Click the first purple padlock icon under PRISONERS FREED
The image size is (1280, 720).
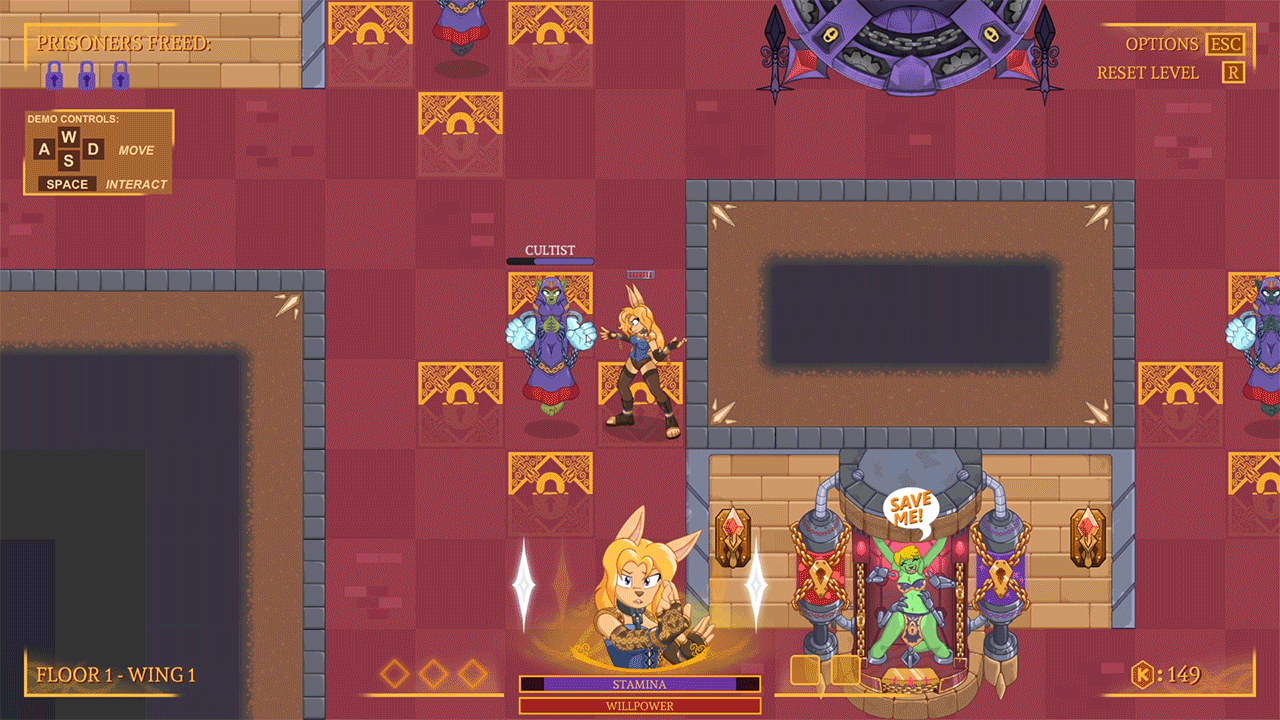click(x=55, y=74)
